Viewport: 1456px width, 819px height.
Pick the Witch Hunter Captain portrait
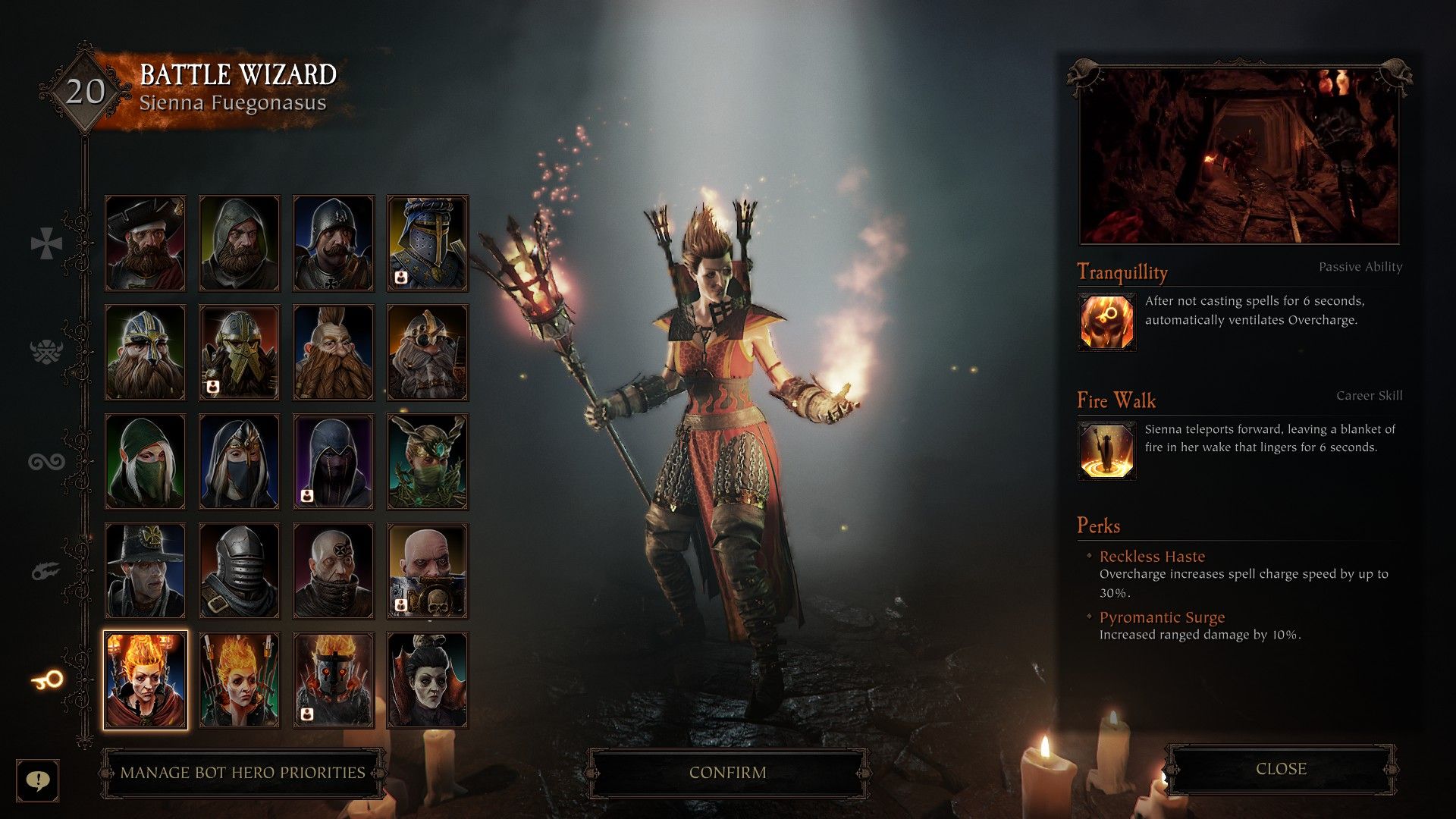point(146,571)
